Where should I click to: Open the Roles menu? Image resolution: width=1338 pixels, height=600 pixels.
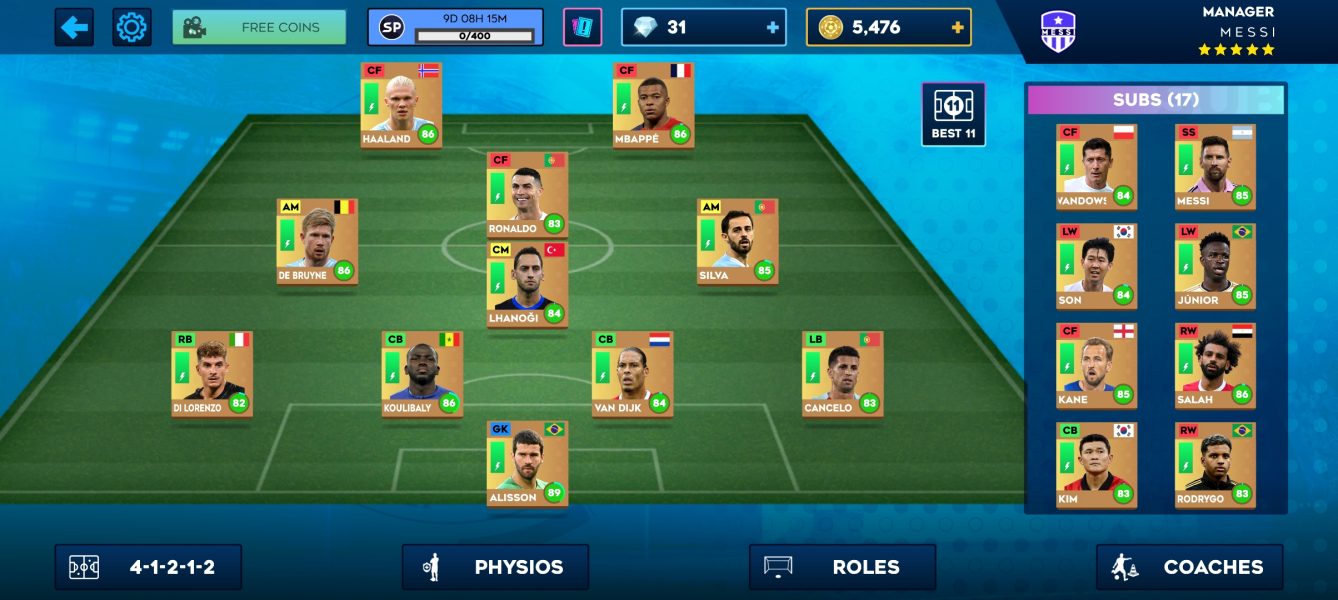coord(842,567)
